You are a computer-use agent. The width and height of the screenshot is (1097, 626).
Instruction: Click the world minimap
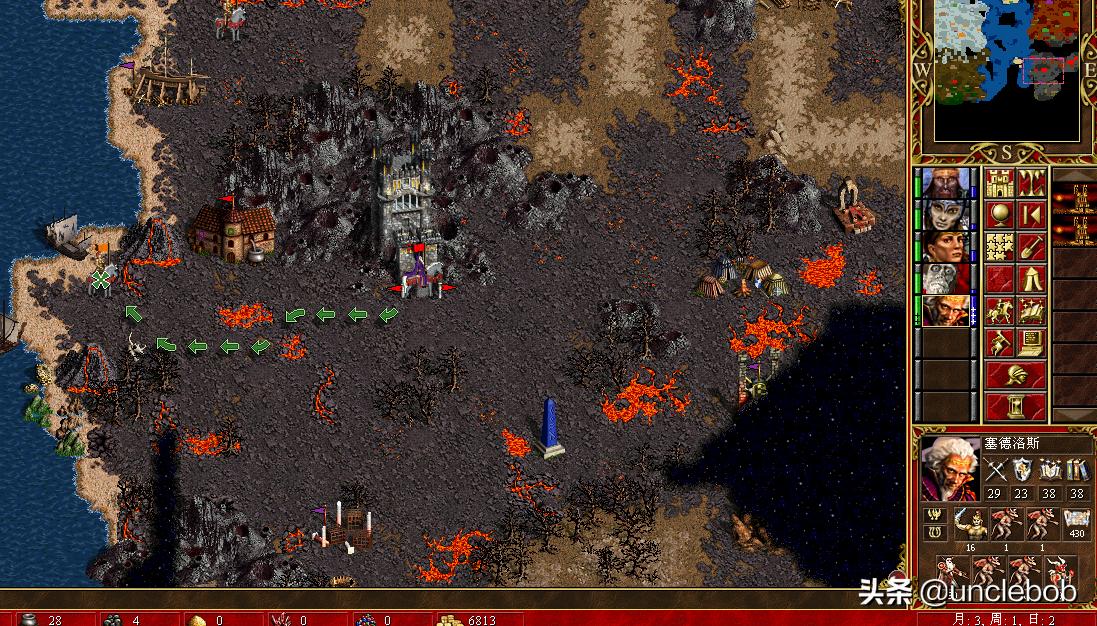click(1007, 70)
